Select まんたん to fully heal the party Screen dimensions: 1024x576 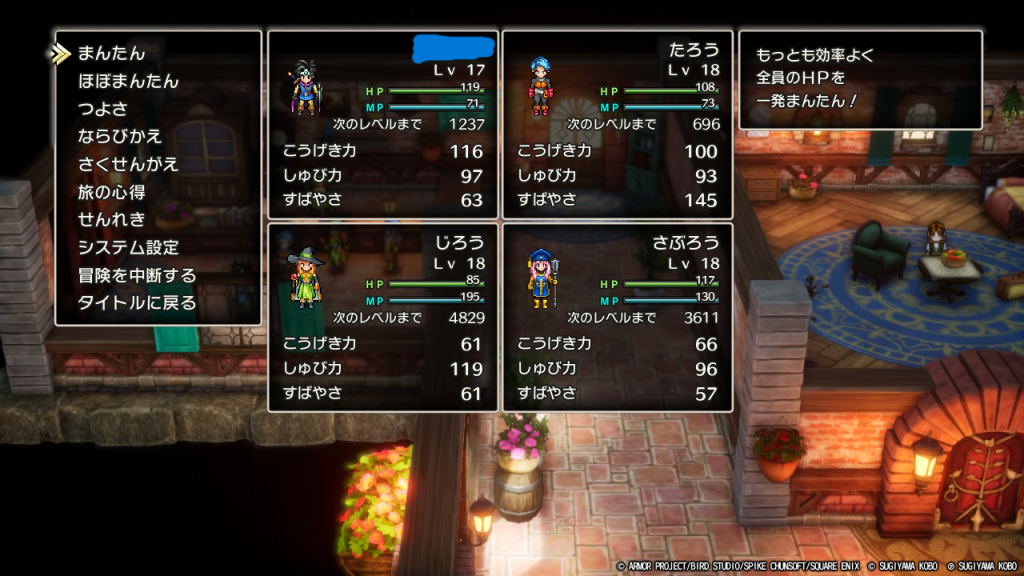(x=112, y=53)
